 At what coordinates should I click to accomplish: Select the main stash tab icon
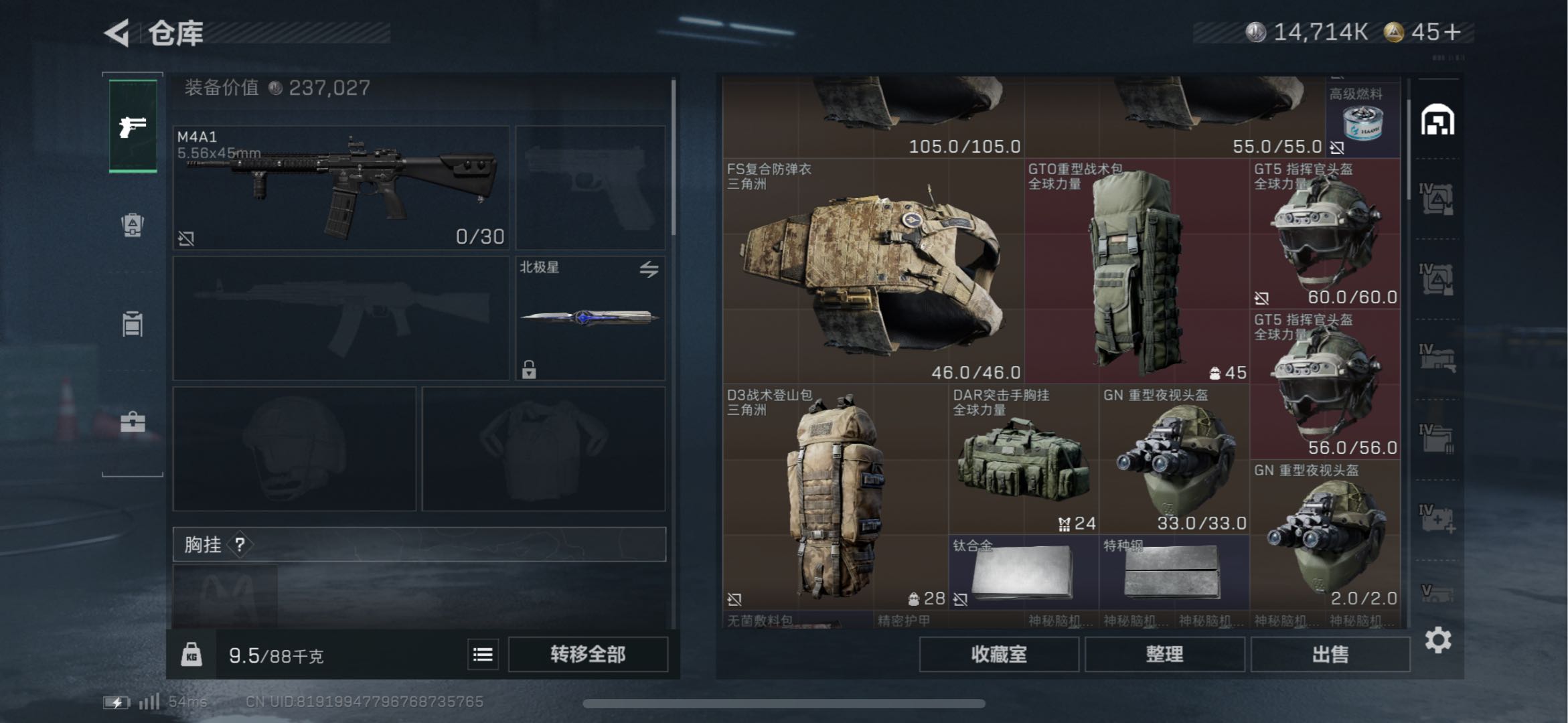coord(1437,121)
